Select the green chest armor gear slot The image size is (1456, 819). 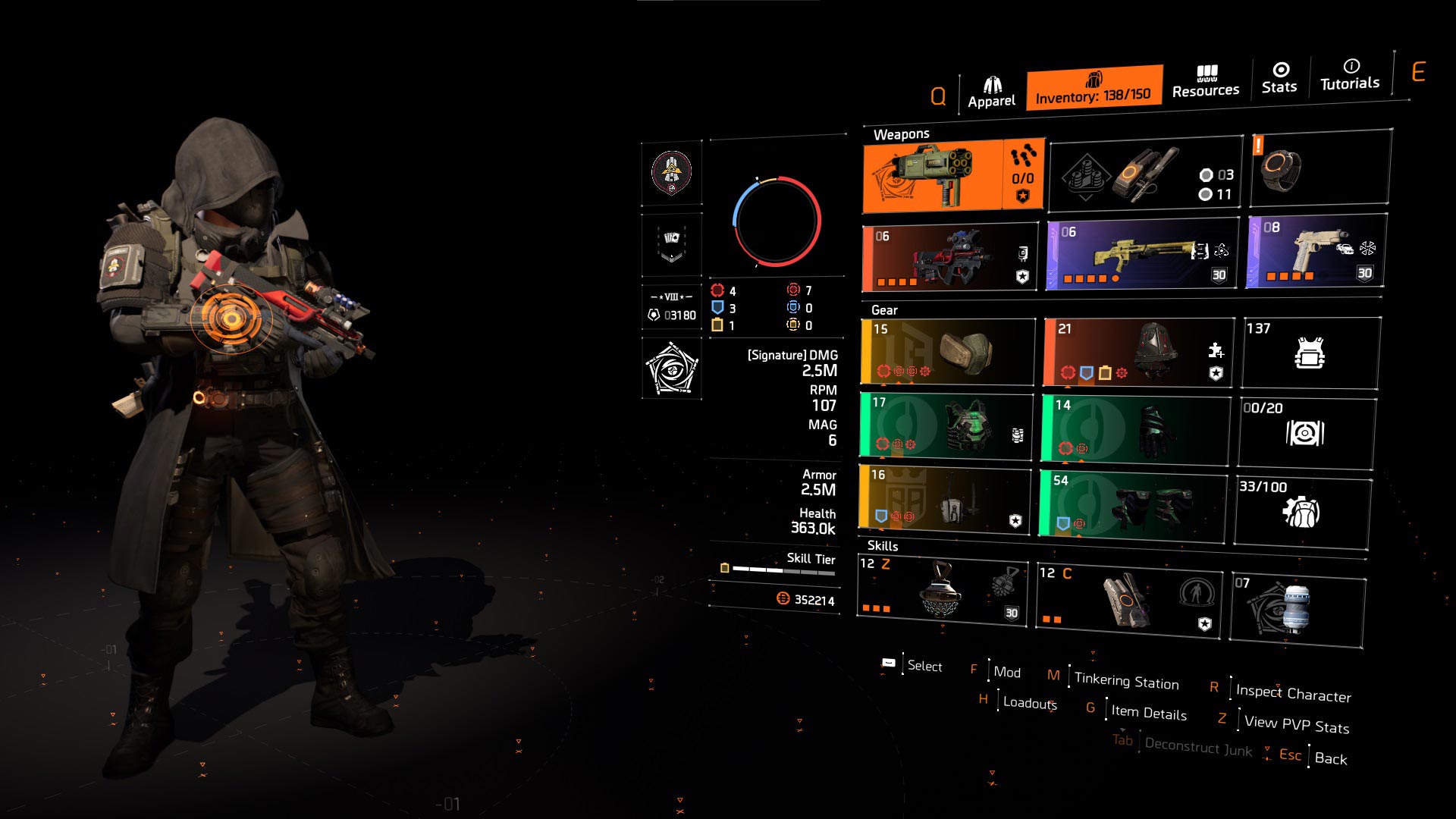point(946,426)
